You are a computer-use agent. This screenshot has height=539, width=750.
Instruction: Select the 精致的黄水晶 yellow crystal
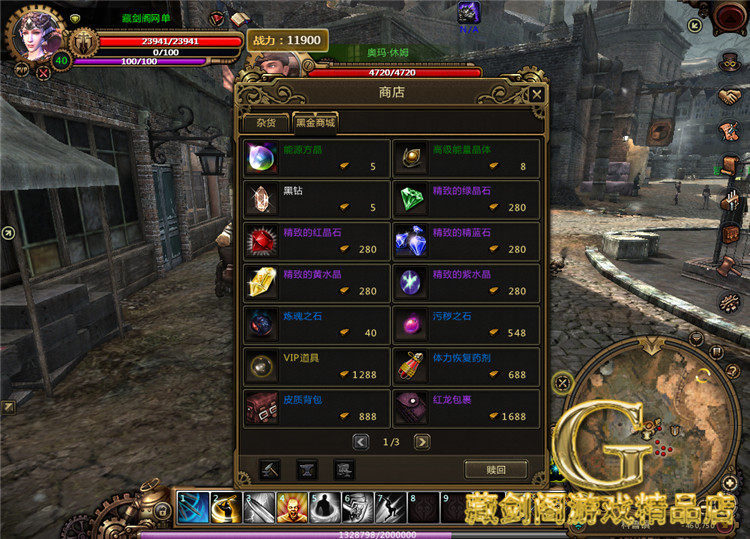pos(317,283)
